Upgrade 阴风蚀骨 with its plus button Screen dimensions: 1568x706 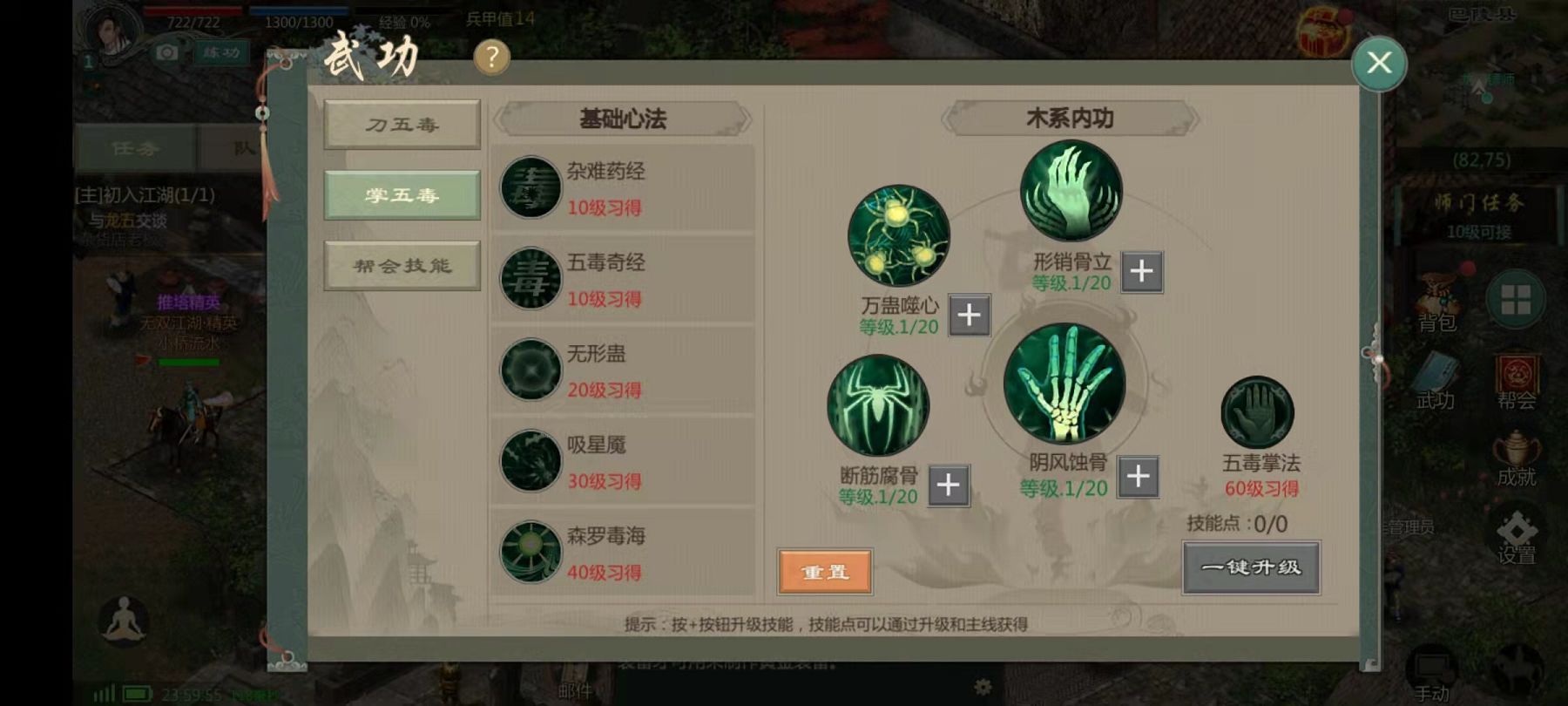click(1138, 477)
